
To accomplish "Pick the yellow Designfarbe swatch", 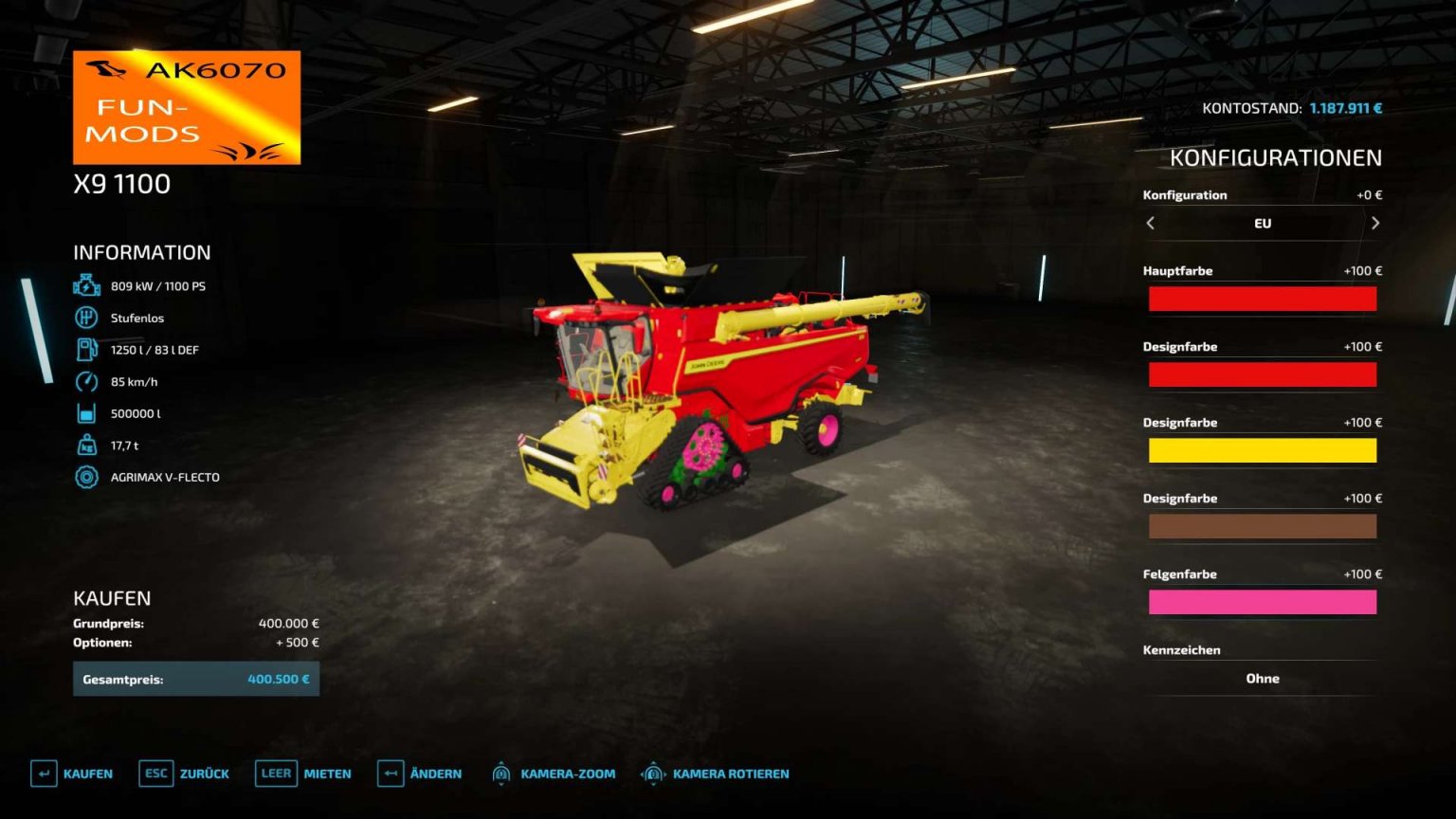I will (1263, 450).
